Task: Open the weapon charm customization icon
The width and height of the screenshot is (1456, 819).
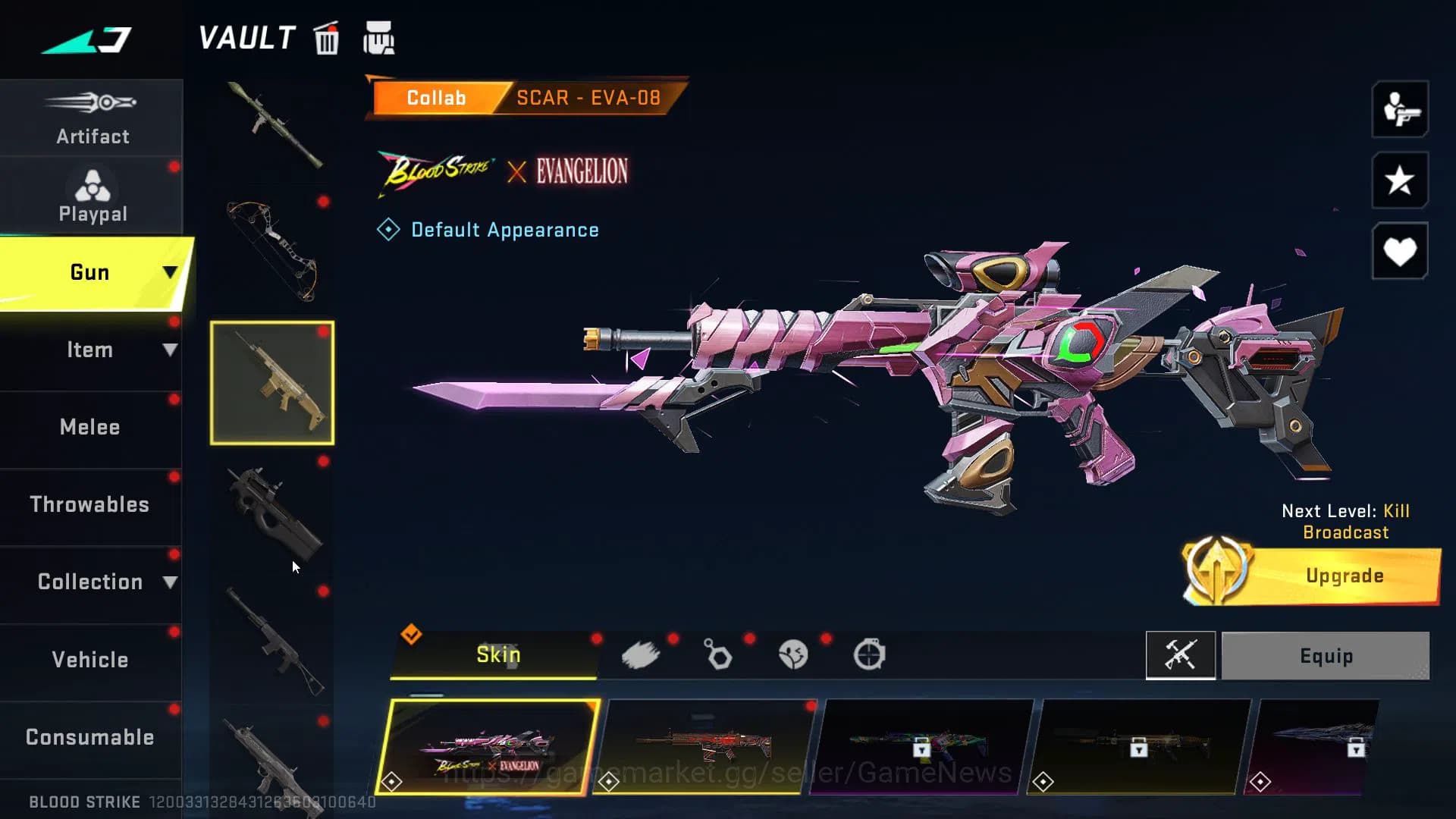Action: [x=717, y=654]
